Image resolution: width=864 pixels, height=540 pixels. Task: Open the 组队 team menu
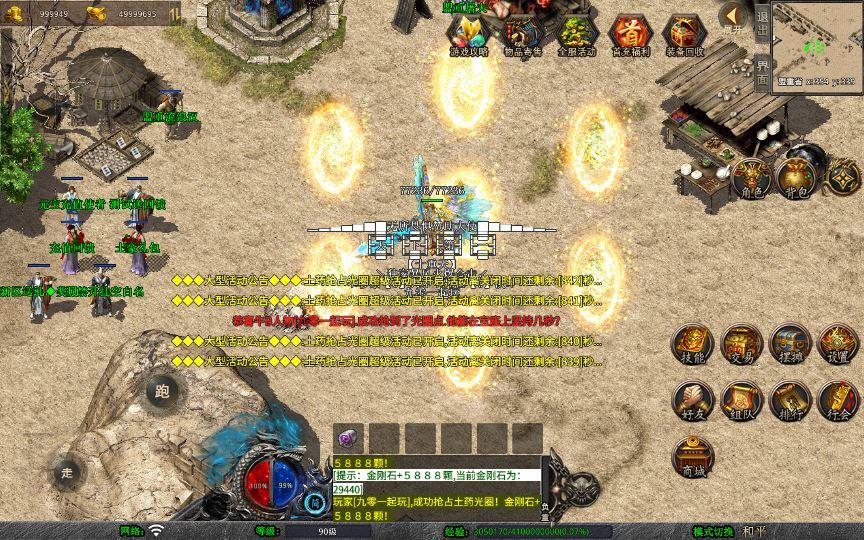tap(741, 401)
